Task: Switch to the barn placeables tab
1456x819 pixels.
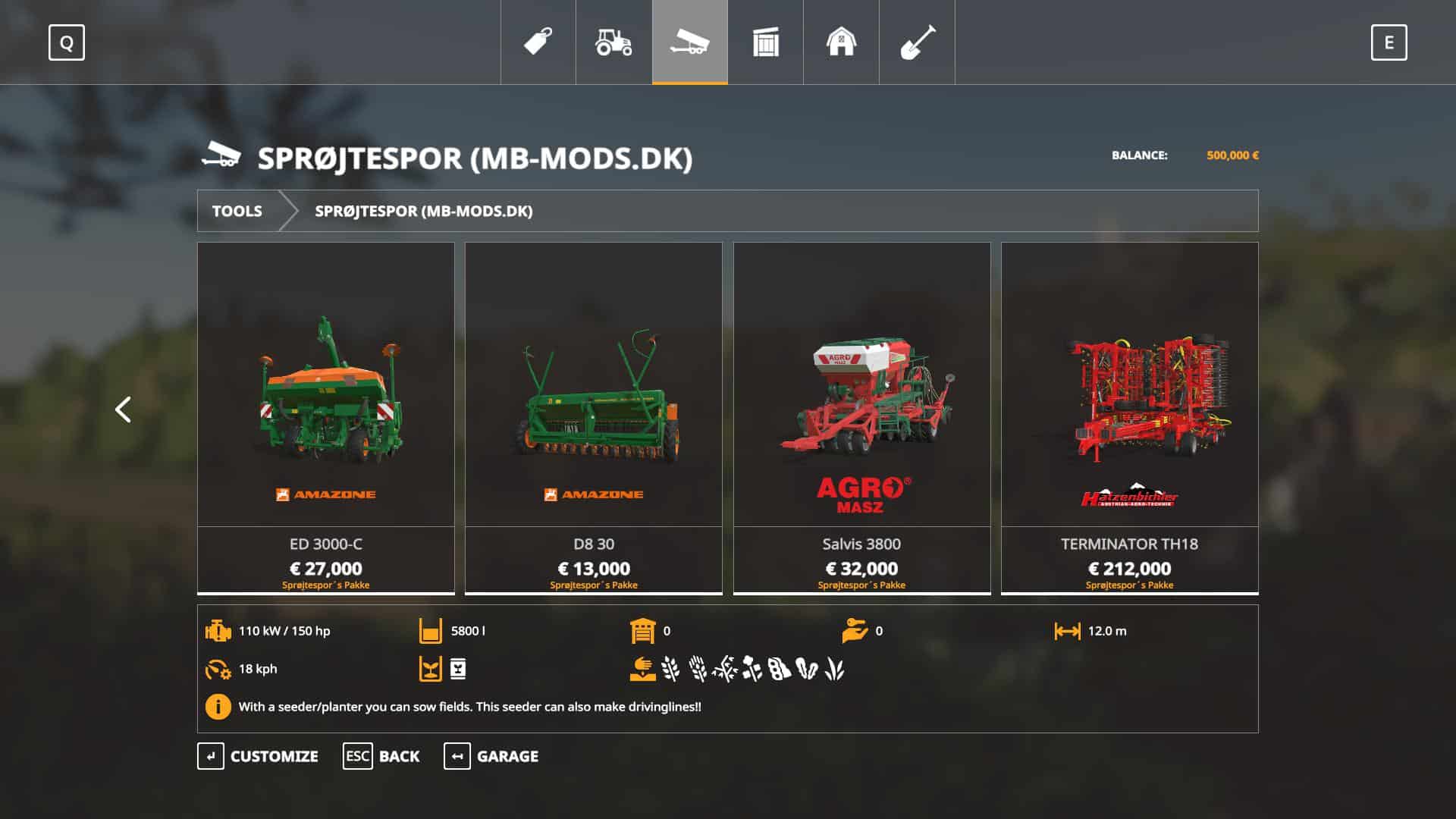Action: (841, 42)
